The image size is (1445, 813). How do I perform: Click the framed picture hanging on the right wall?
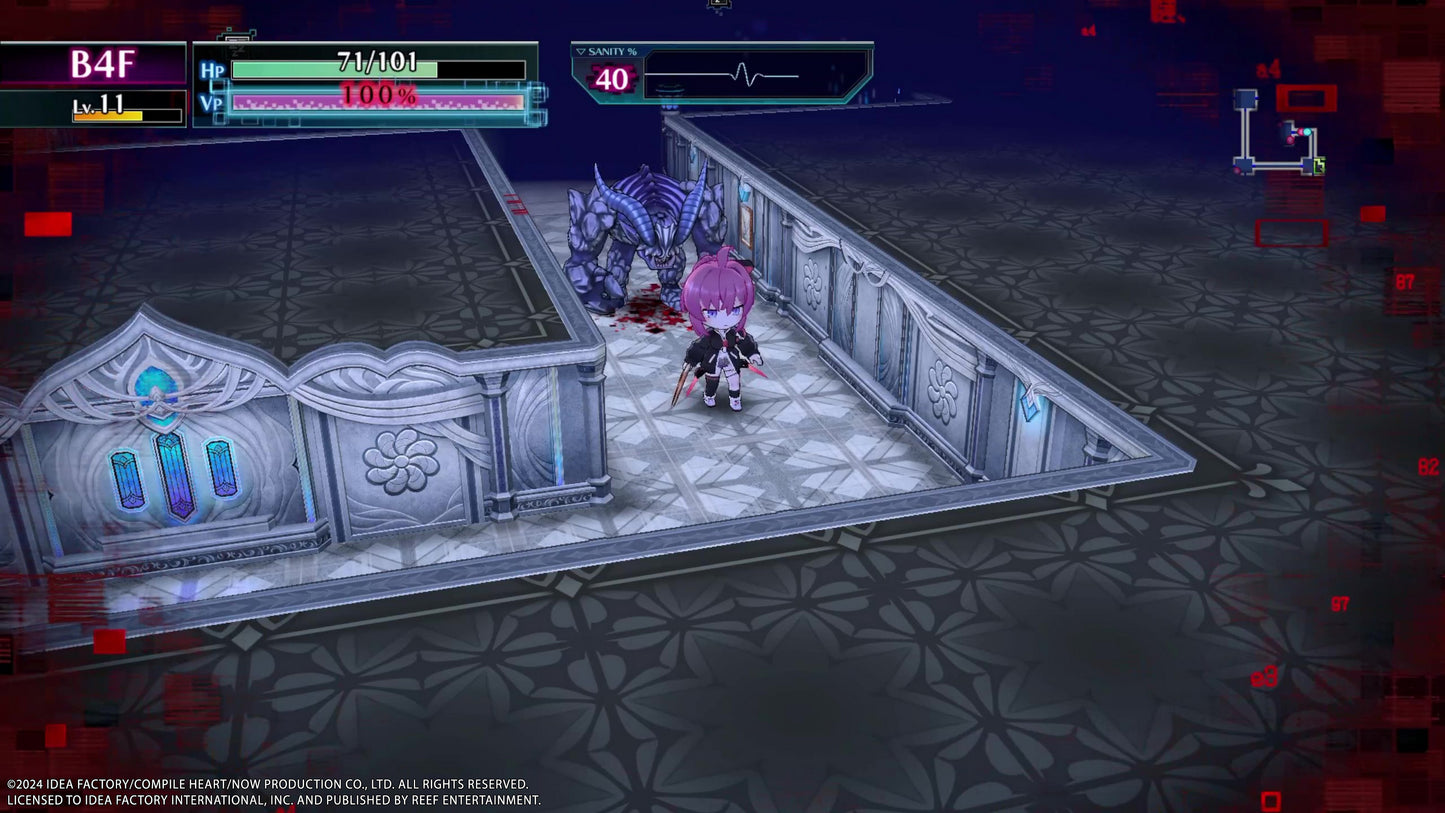[748, 228]
